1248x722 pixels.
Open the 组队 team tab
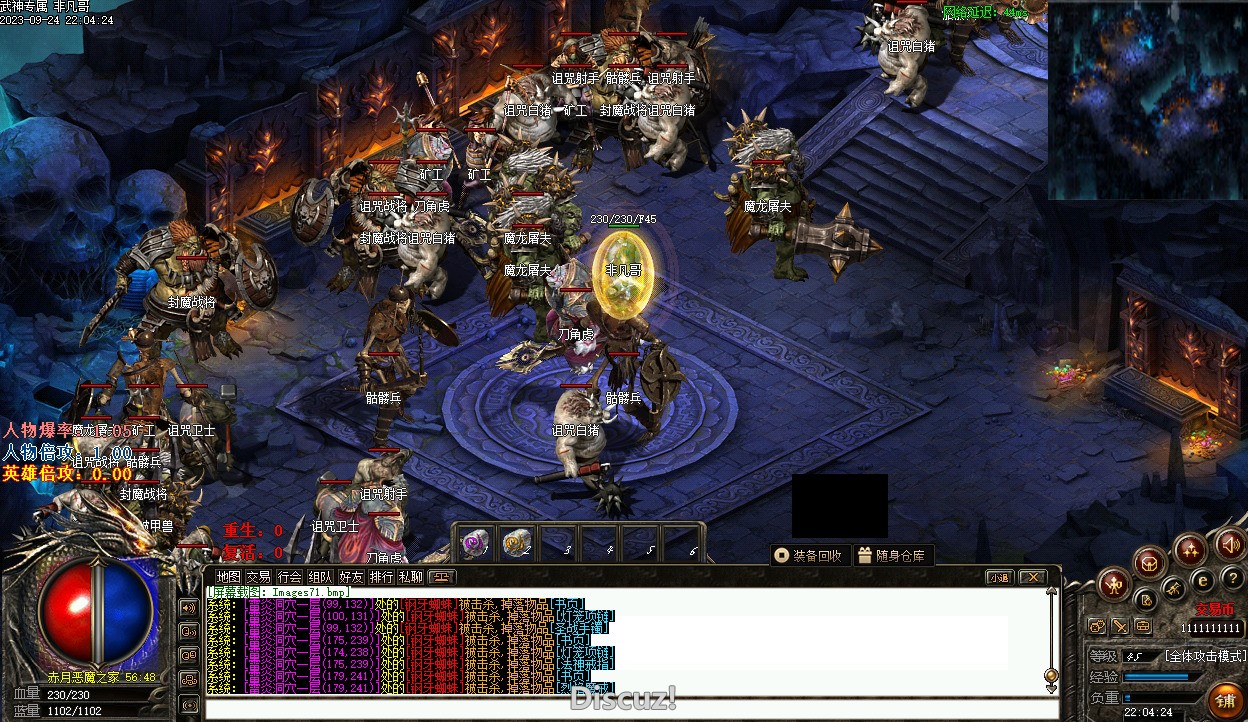tap(320, 577)
